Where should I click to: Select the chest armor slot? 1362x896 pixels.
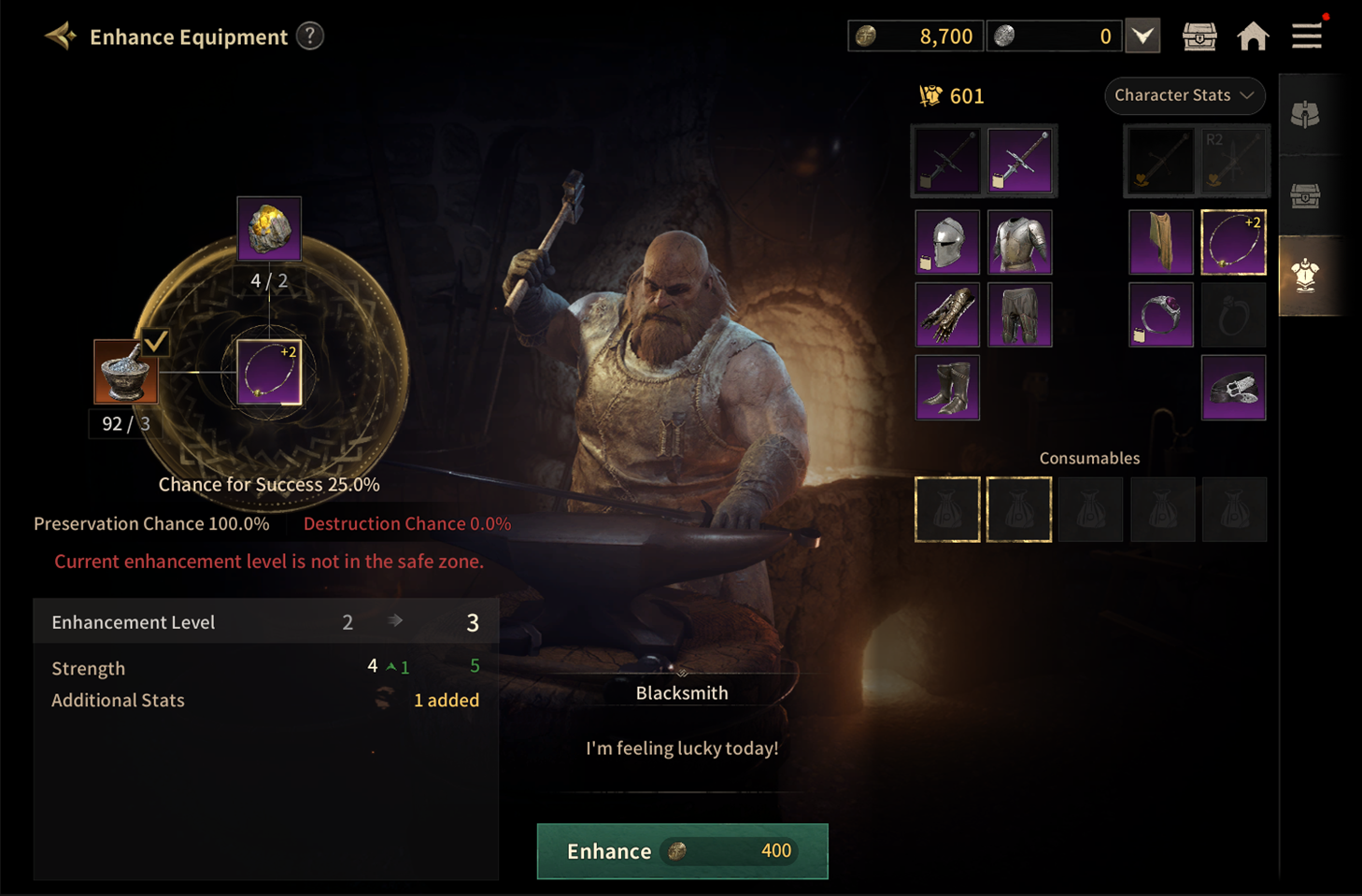(1019, 243)
